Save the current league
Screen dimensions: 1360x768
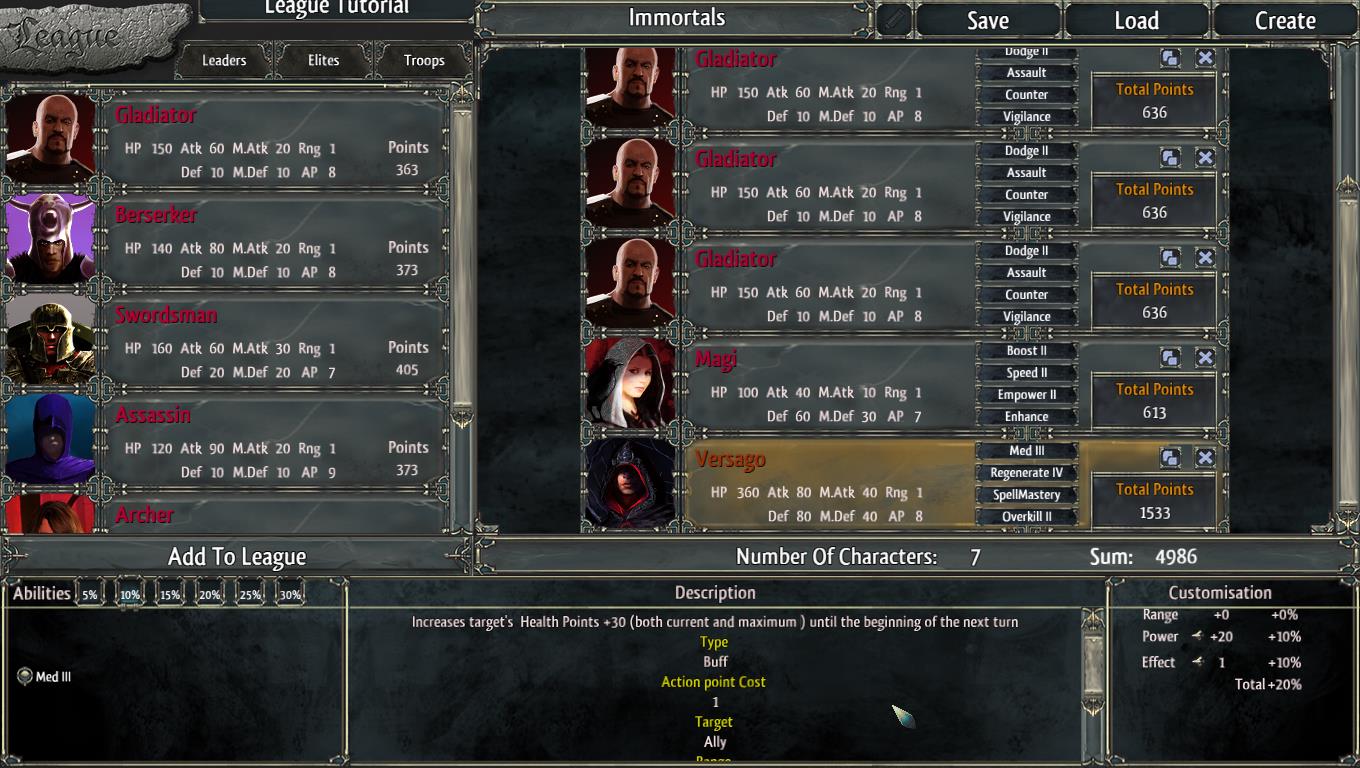pyautogui.click(x=987, y=21)
